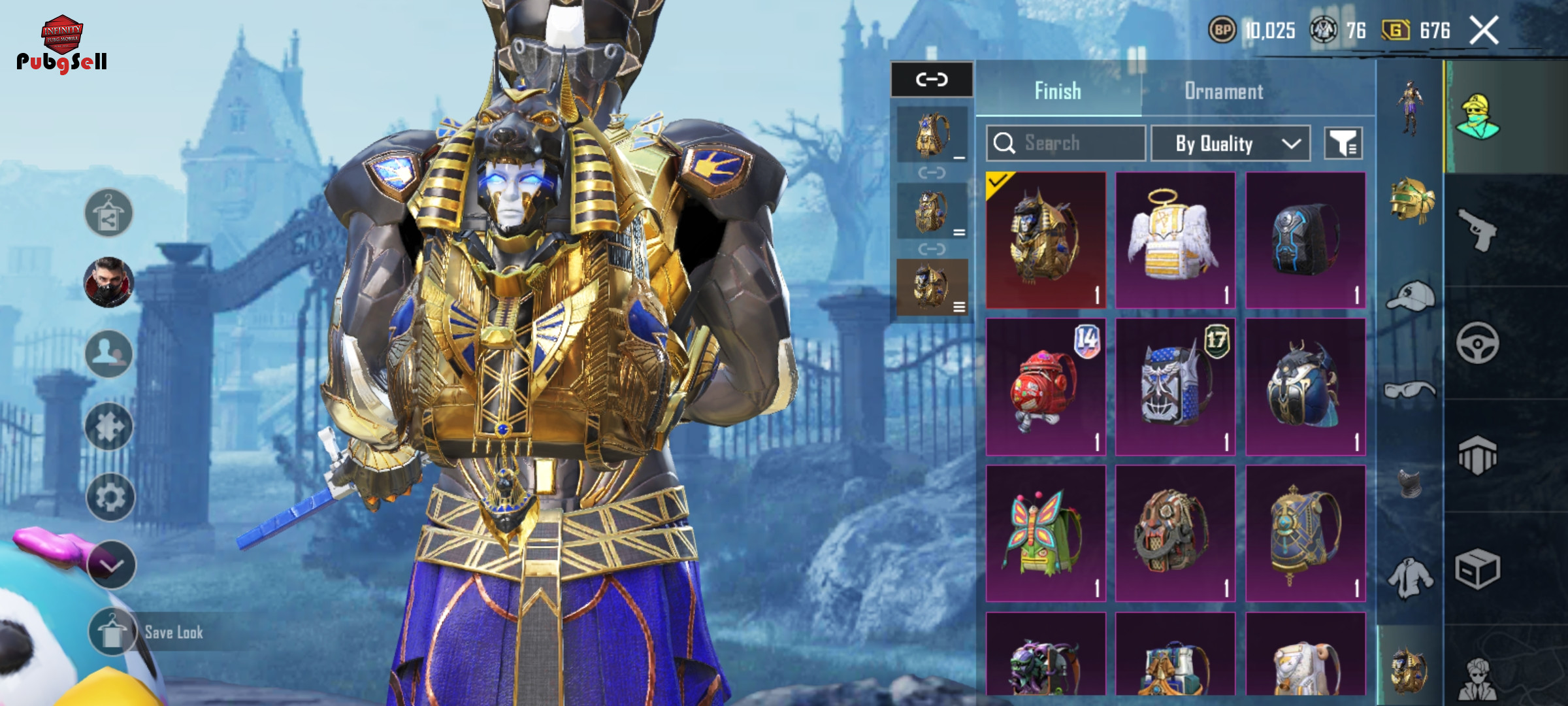1568x706 pixels.
Task: Close the inventory with the X button
Action: click(x=1484, y=31)
